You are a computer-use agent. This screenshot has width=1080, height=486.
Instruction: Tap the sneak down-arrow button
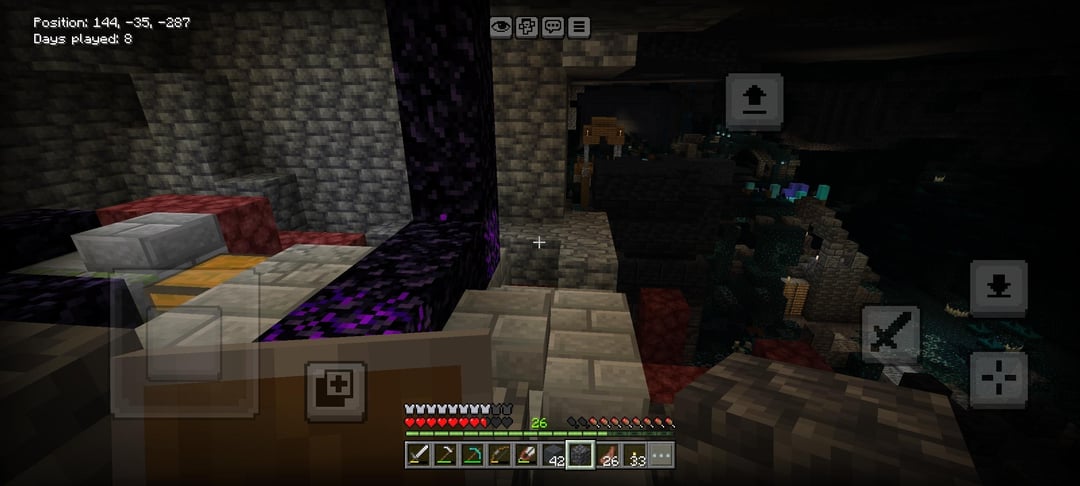998,288
